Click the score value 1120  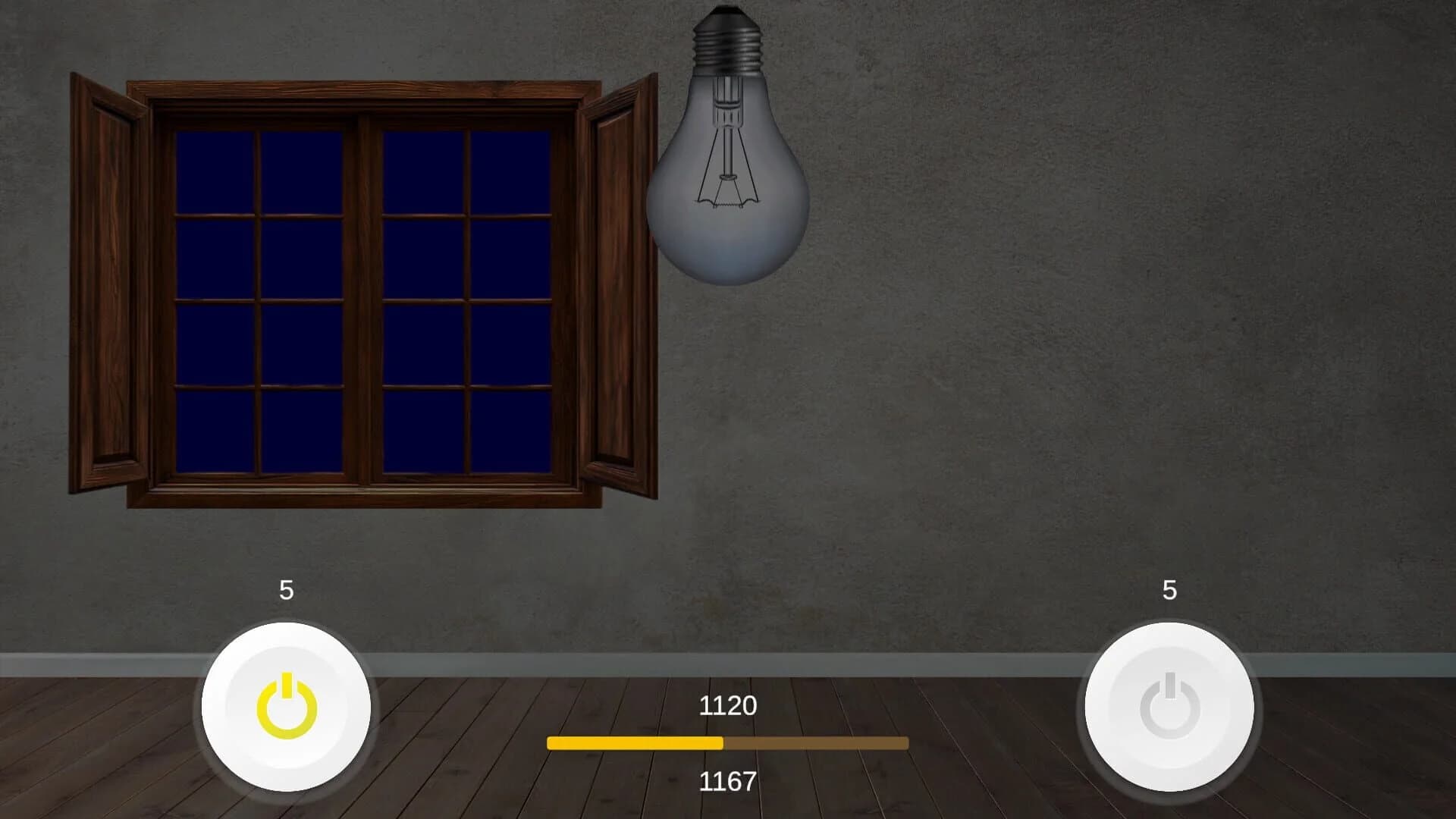pyautogui.click(x=726, y=705)
